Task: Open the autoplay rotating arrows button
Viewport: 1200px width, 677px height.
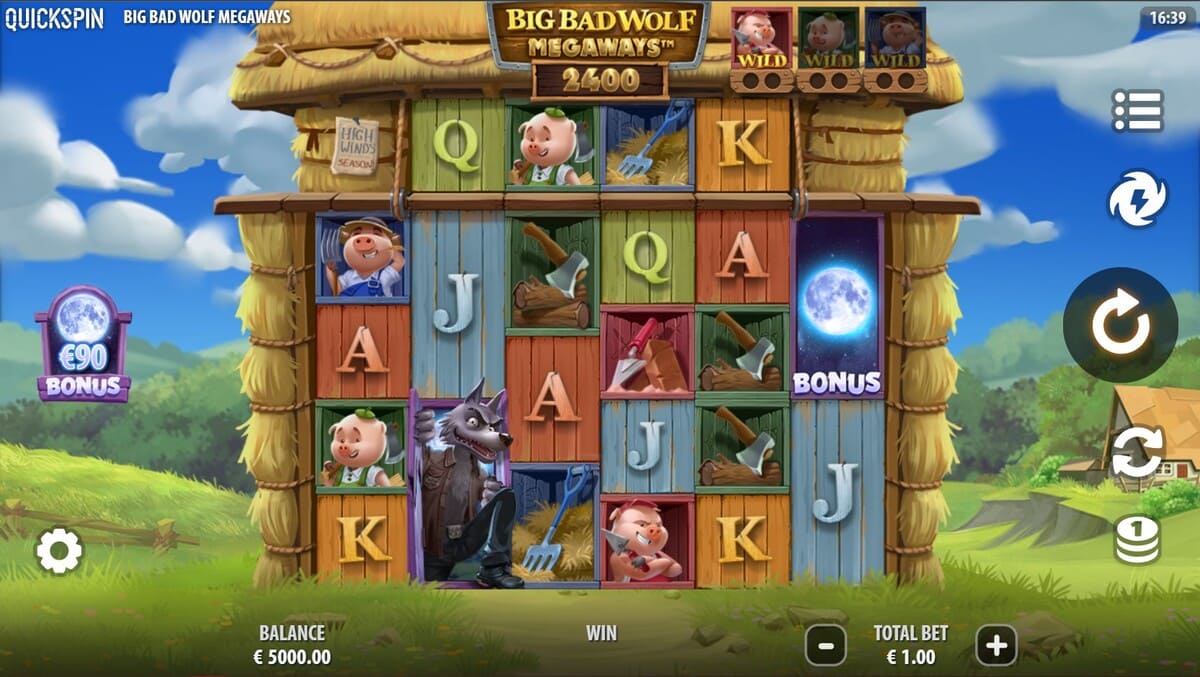Action: pos(1137,452)
